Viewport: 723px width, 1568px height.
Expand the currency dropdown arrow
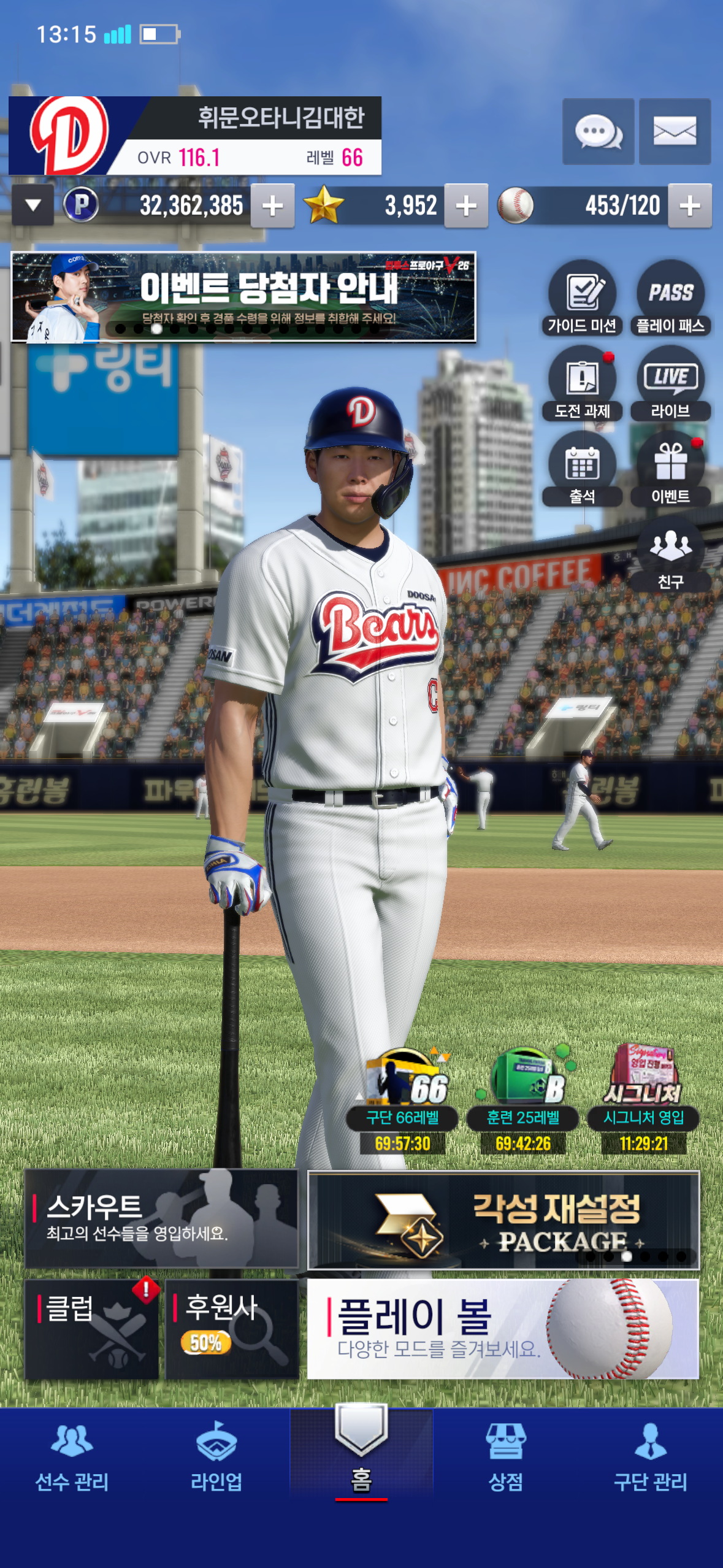coord(33,206)
